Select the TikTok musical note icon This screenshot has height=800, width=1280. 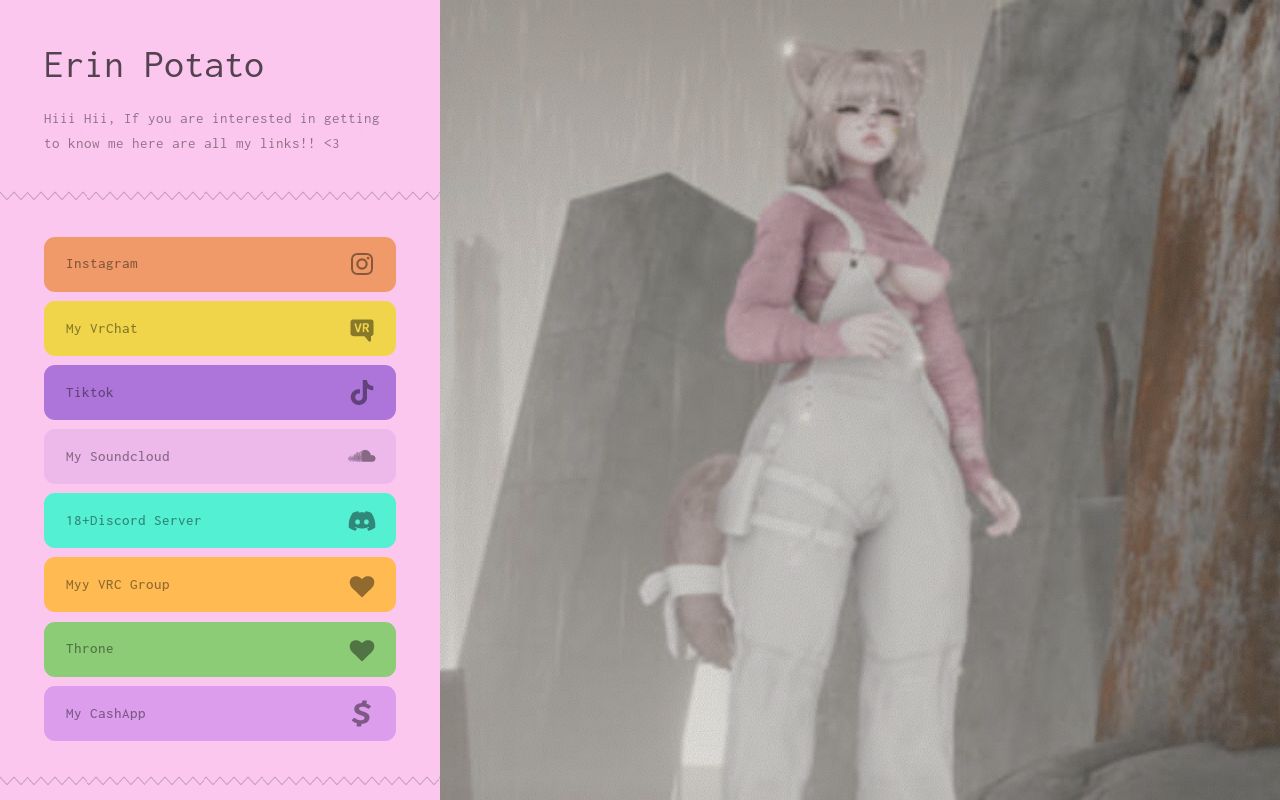click(361, 392)
